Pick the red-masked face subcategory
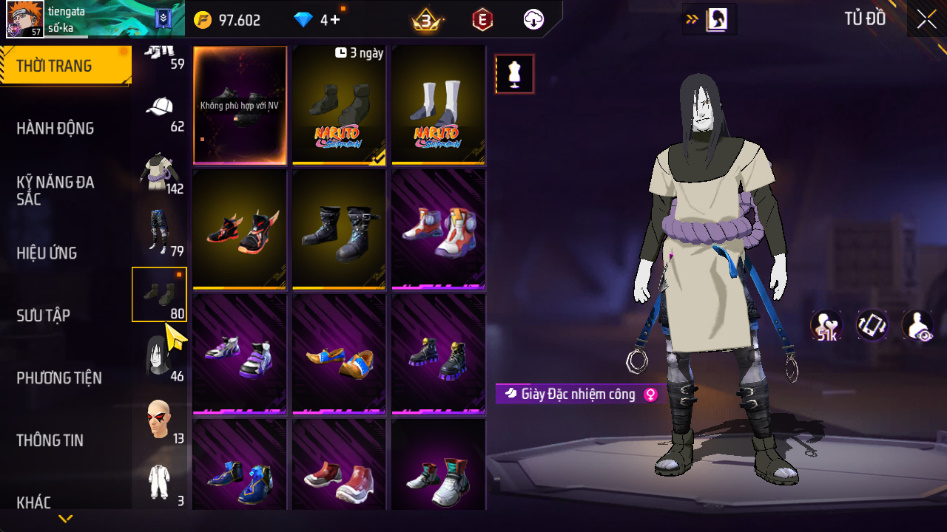 (x=160, y=418)
